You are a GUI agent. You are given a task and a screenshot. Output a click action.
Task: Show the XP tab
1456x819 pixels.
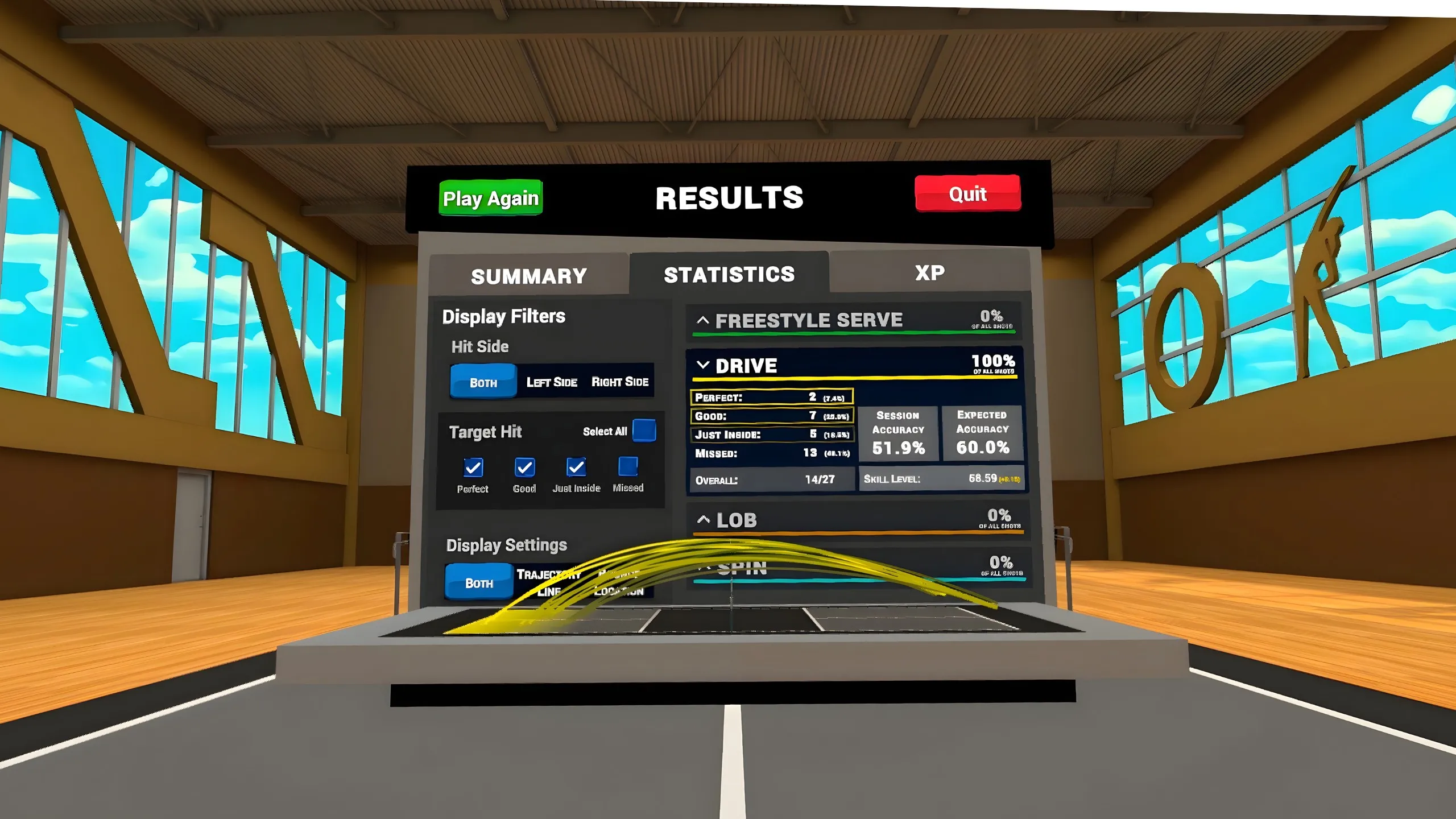tap(930, 273)
